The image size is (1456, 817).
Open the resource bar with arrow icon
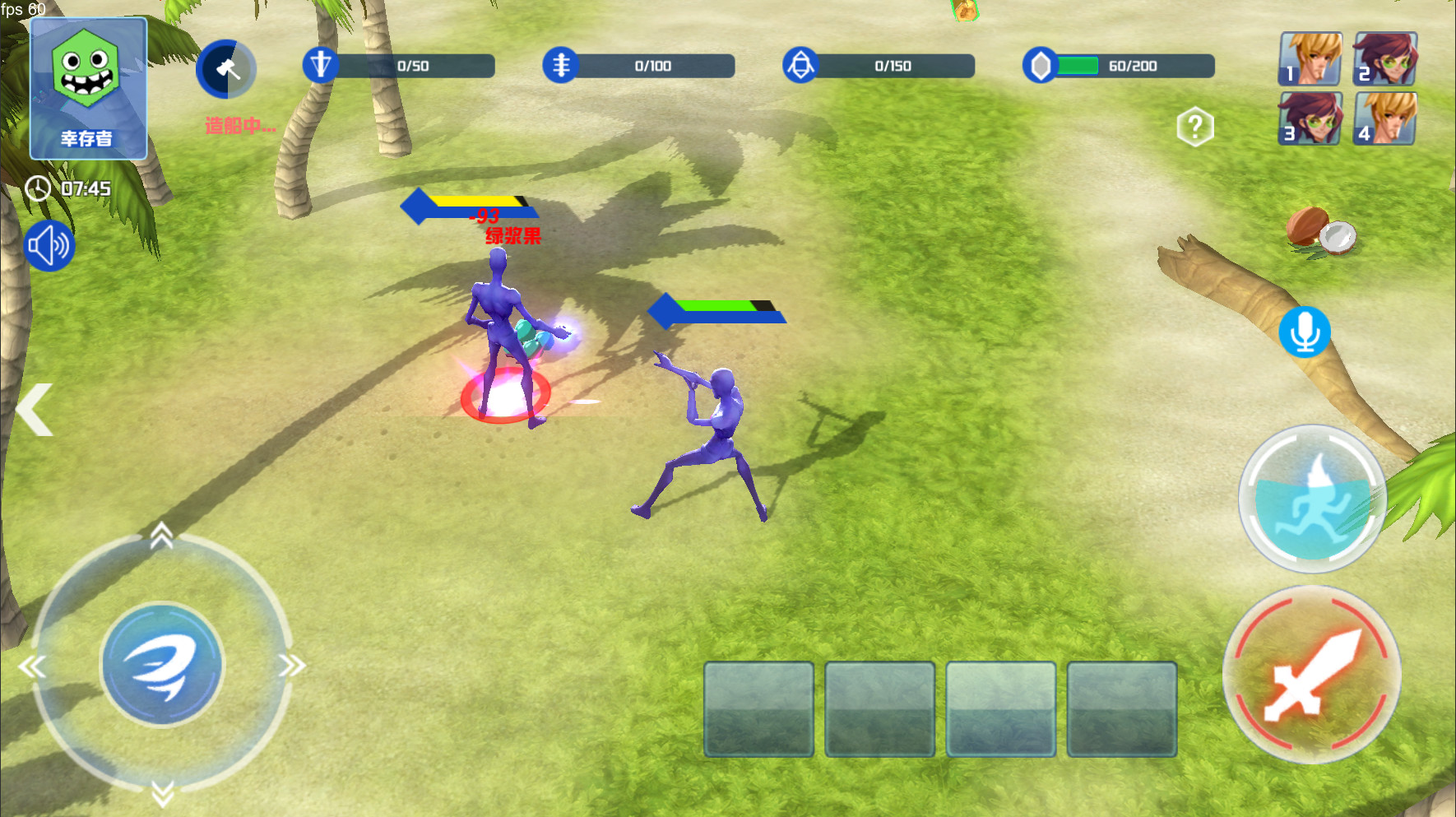click(x=322, y=66)
